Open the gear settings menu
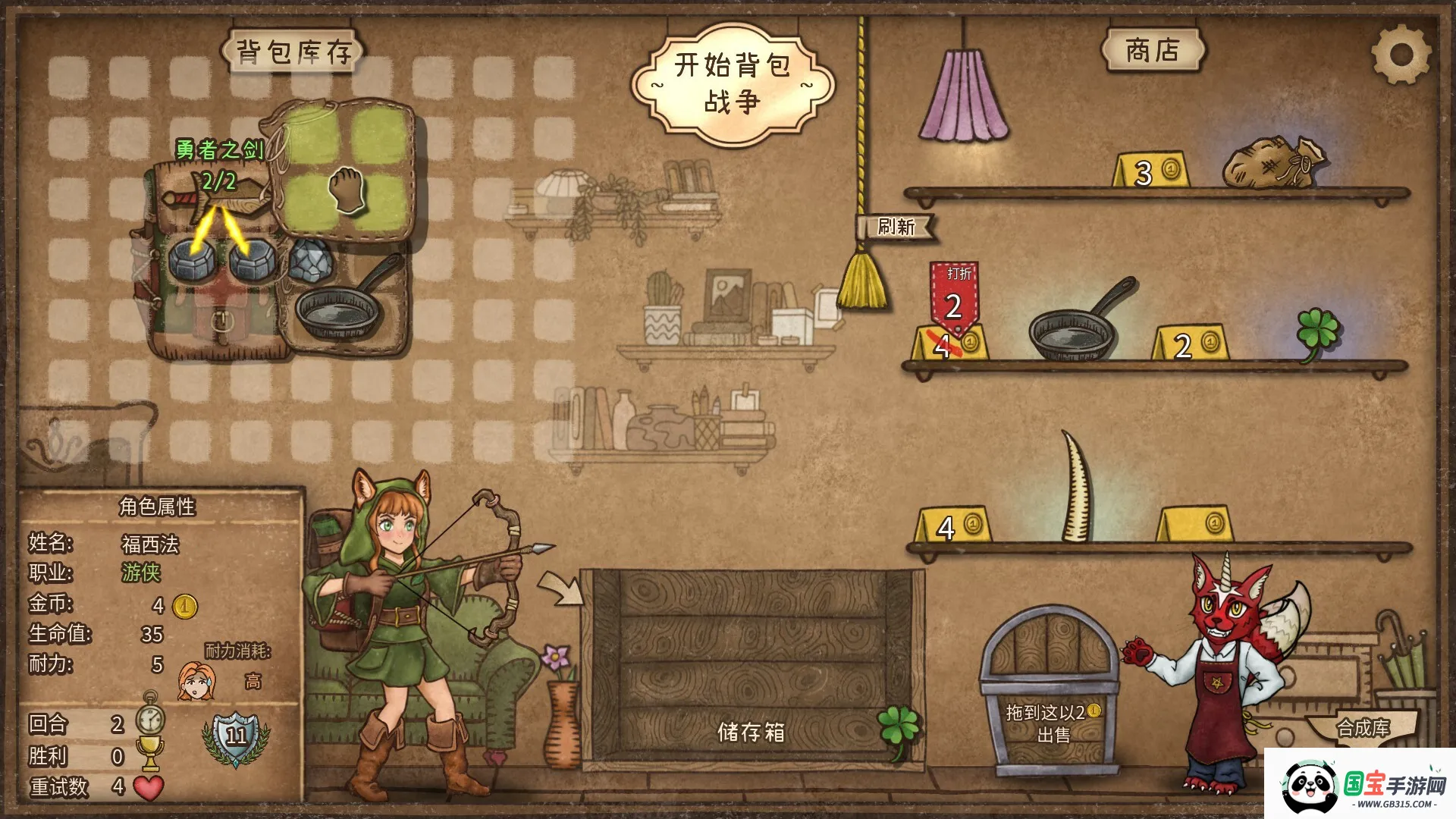Viewport: 1456px width, 819px height. pyautogui.click(x=1400, y=54)
